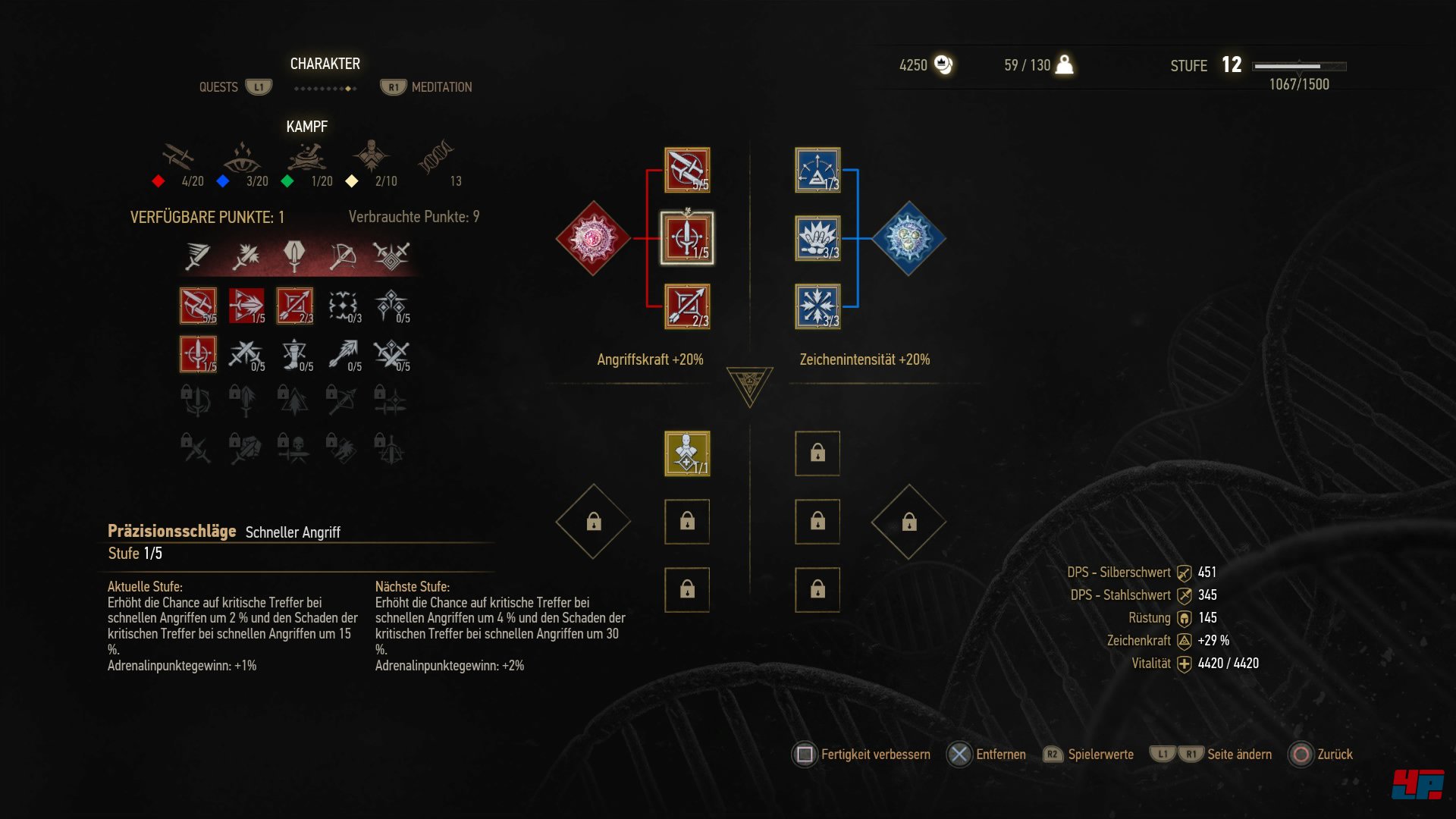The image size is (1456, 819).
Task: Click Entfernen to remove the skill
Action: [1001, 755]
